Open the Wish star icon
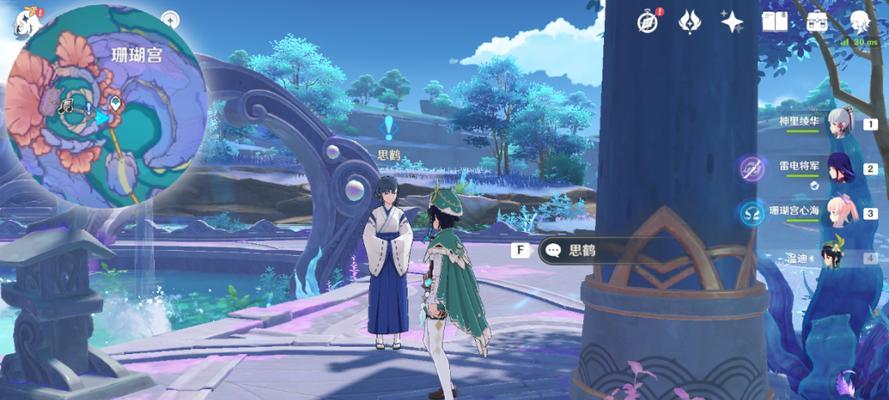This screenshot has width=889, height=400. pyautogui.click(x=733, y=22)
